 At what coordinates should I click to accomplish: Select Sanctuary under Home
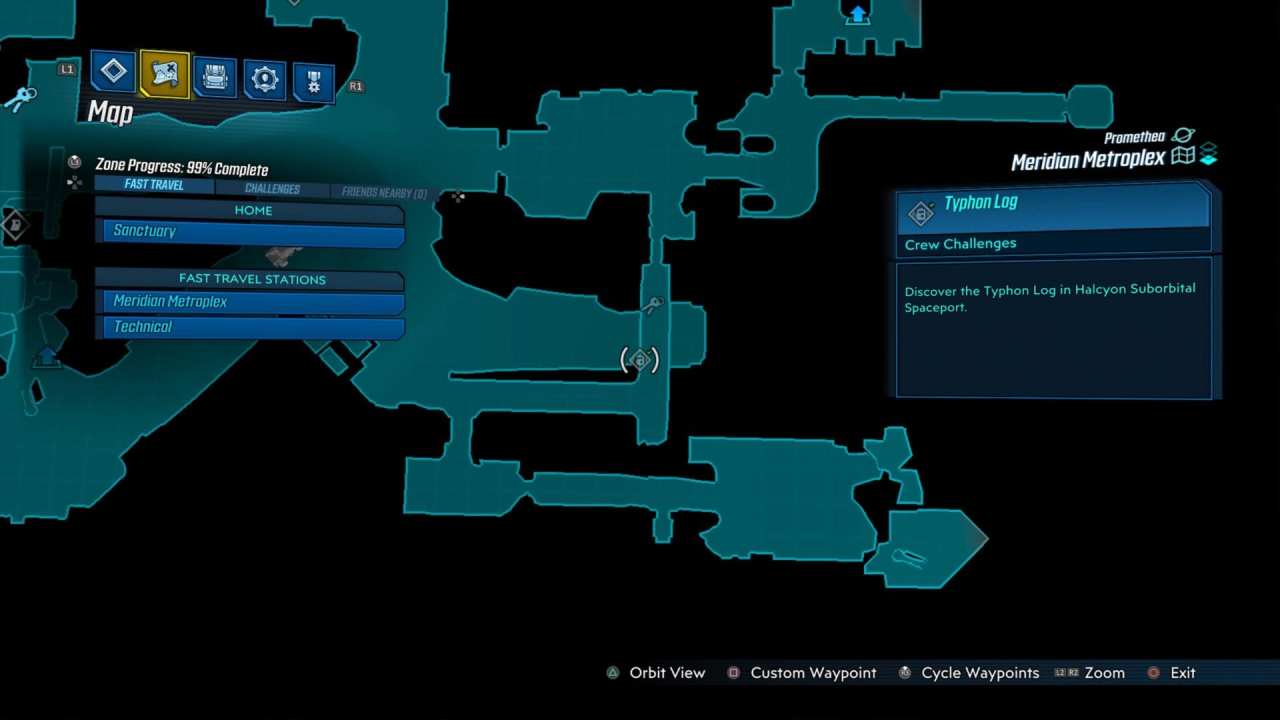coord(250,230)
